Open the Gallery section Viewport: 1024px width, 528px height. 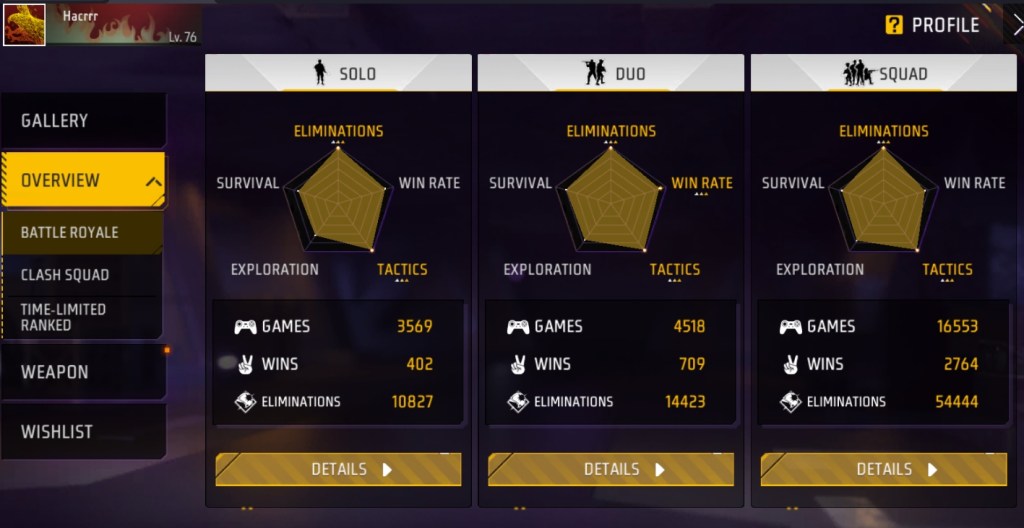click(x=82, y=121)
